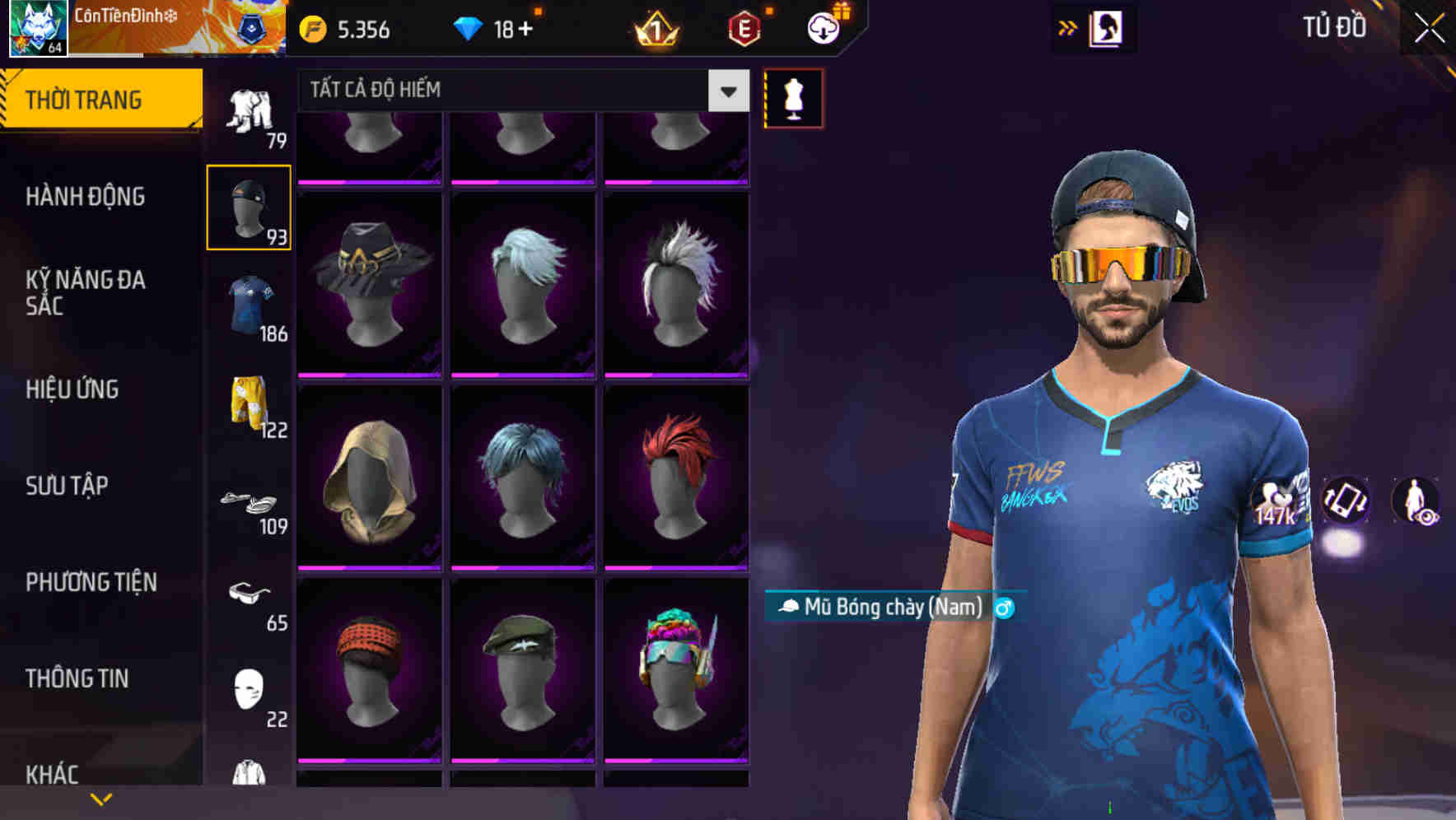This screenshot has height=820, width=1456.
Task: Expand the sidebar with the bottom chevron
Action: tap(100, 798)
